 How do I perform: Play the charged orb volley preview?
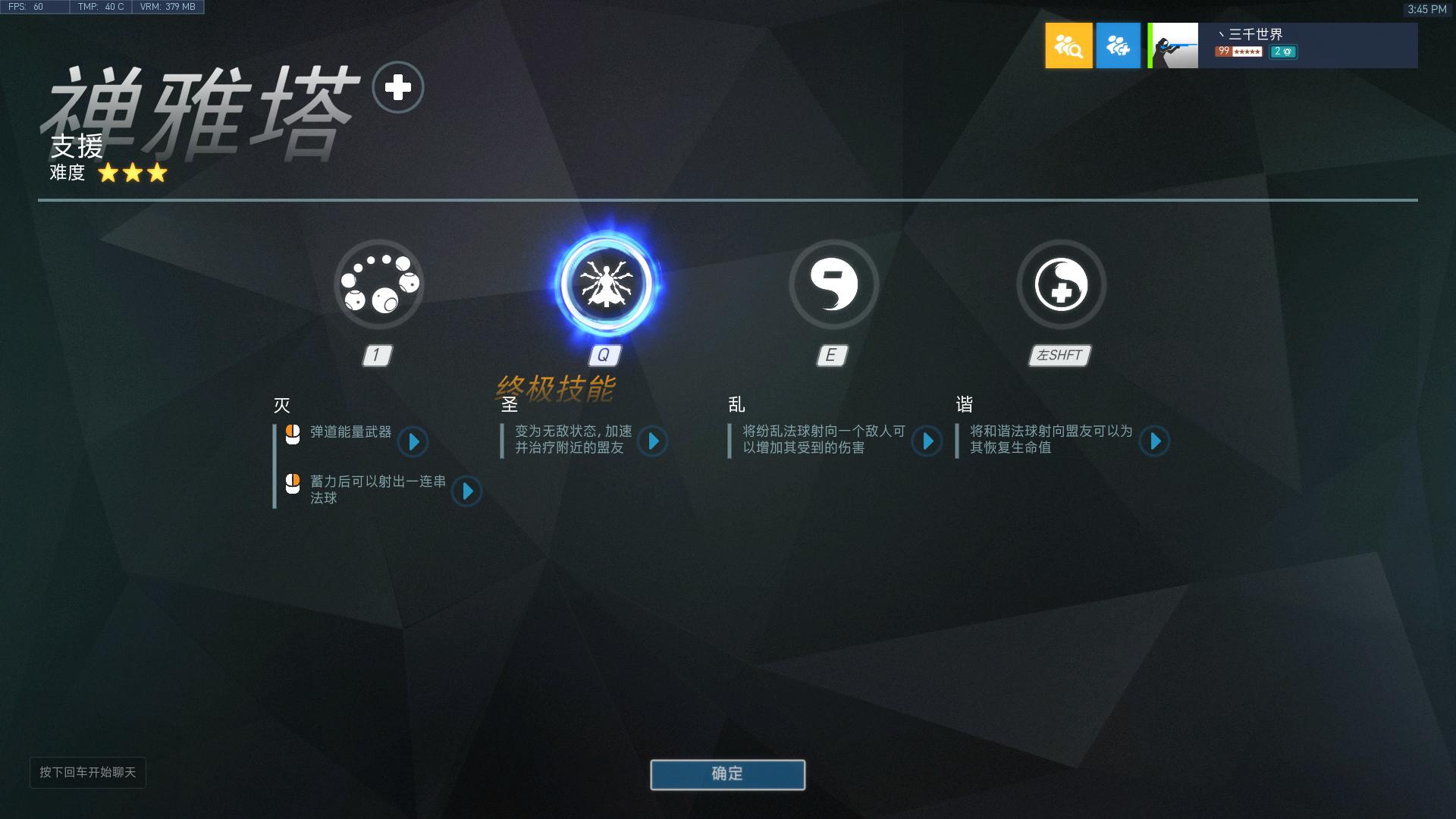[467, 491]
